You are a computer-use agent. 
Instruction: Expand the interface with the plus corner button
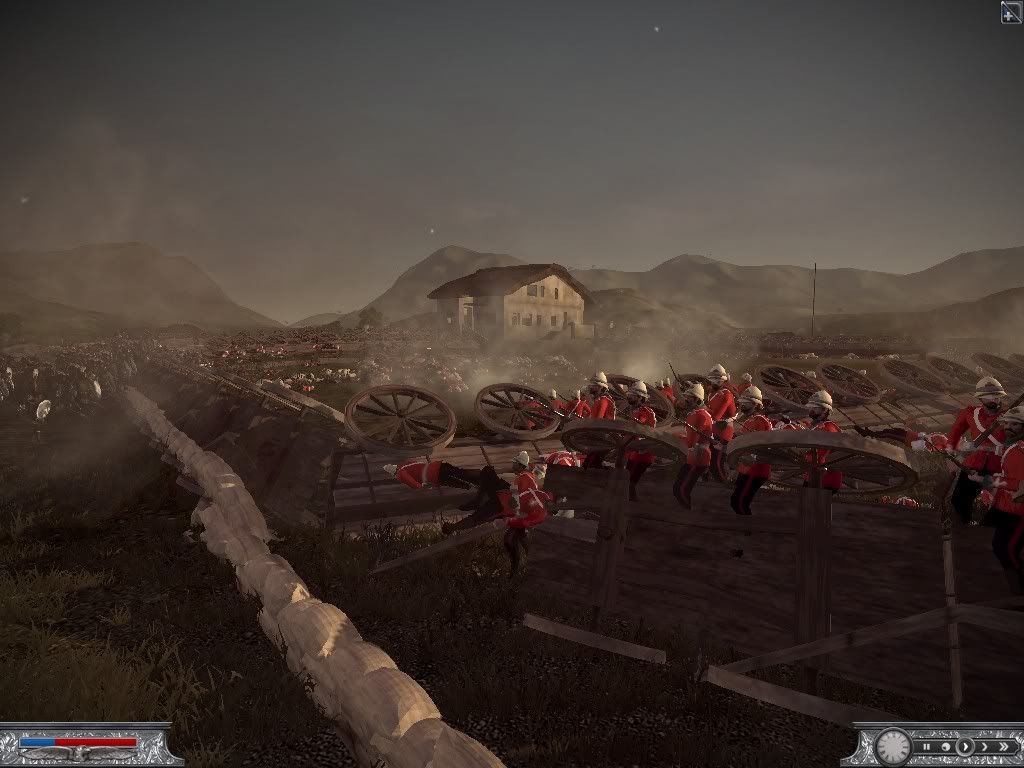point(1011,12)
